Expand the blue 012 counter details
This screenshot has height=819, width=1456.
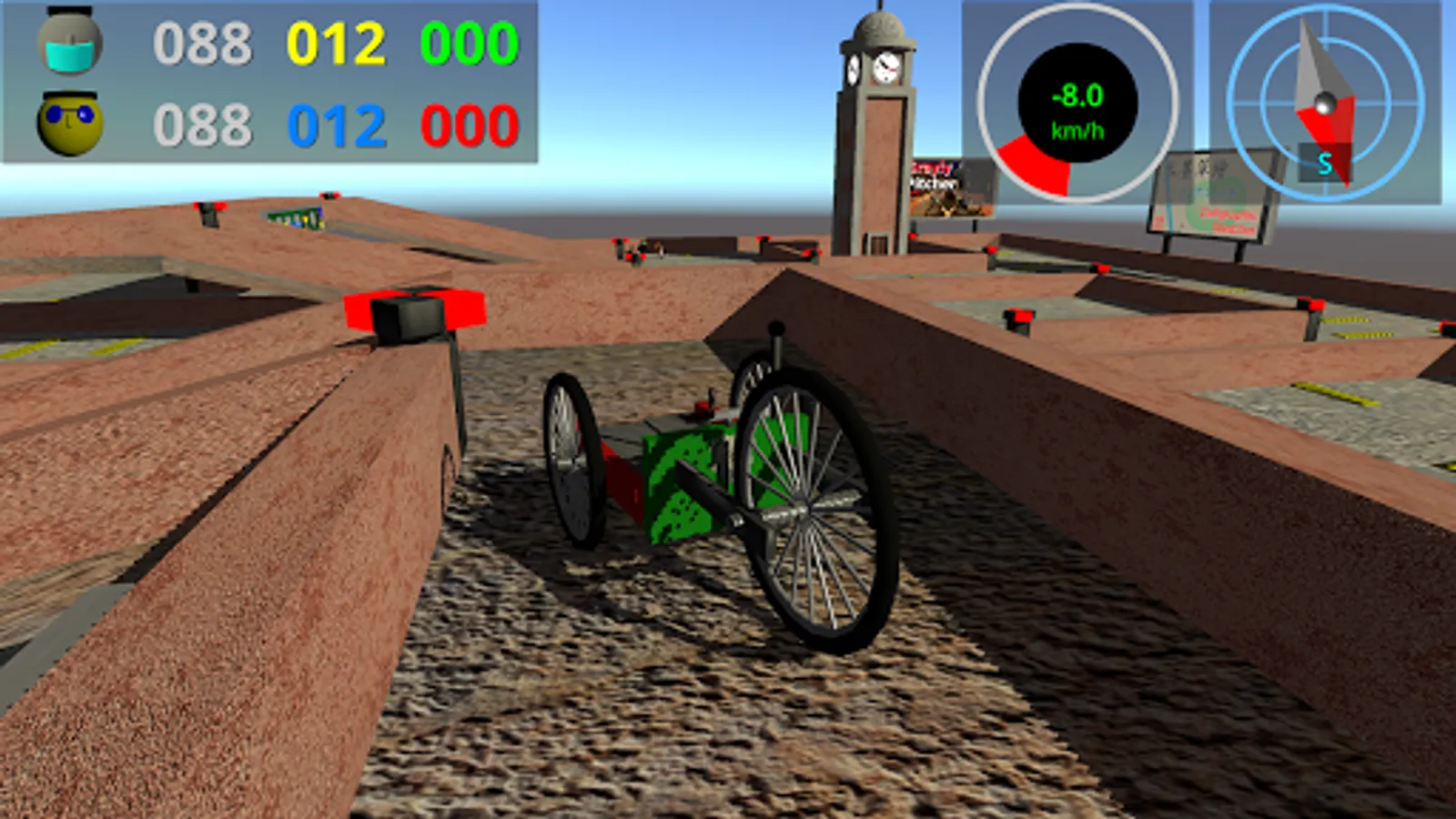click(337, 123)
